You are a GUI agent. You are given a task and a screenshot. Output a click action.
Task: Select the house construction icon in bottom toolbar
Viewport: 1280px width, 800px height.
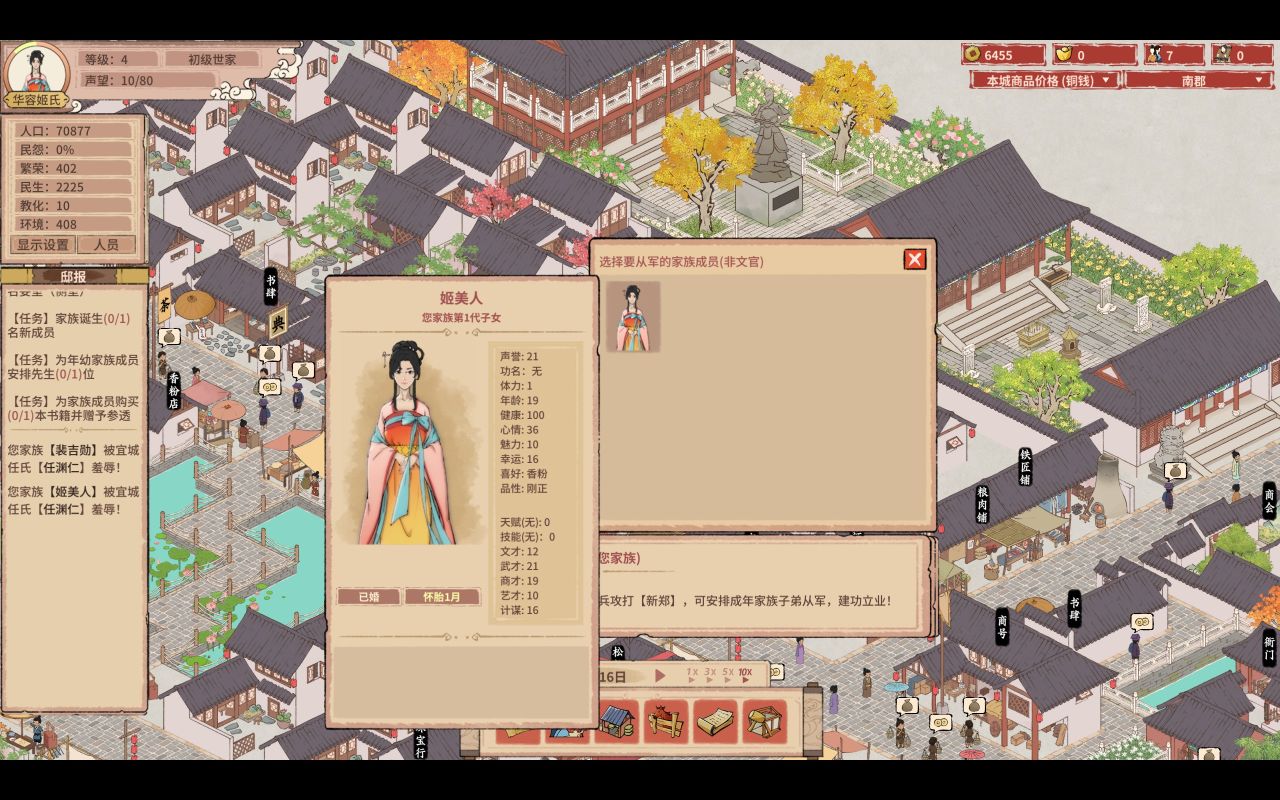click(616, 720)
